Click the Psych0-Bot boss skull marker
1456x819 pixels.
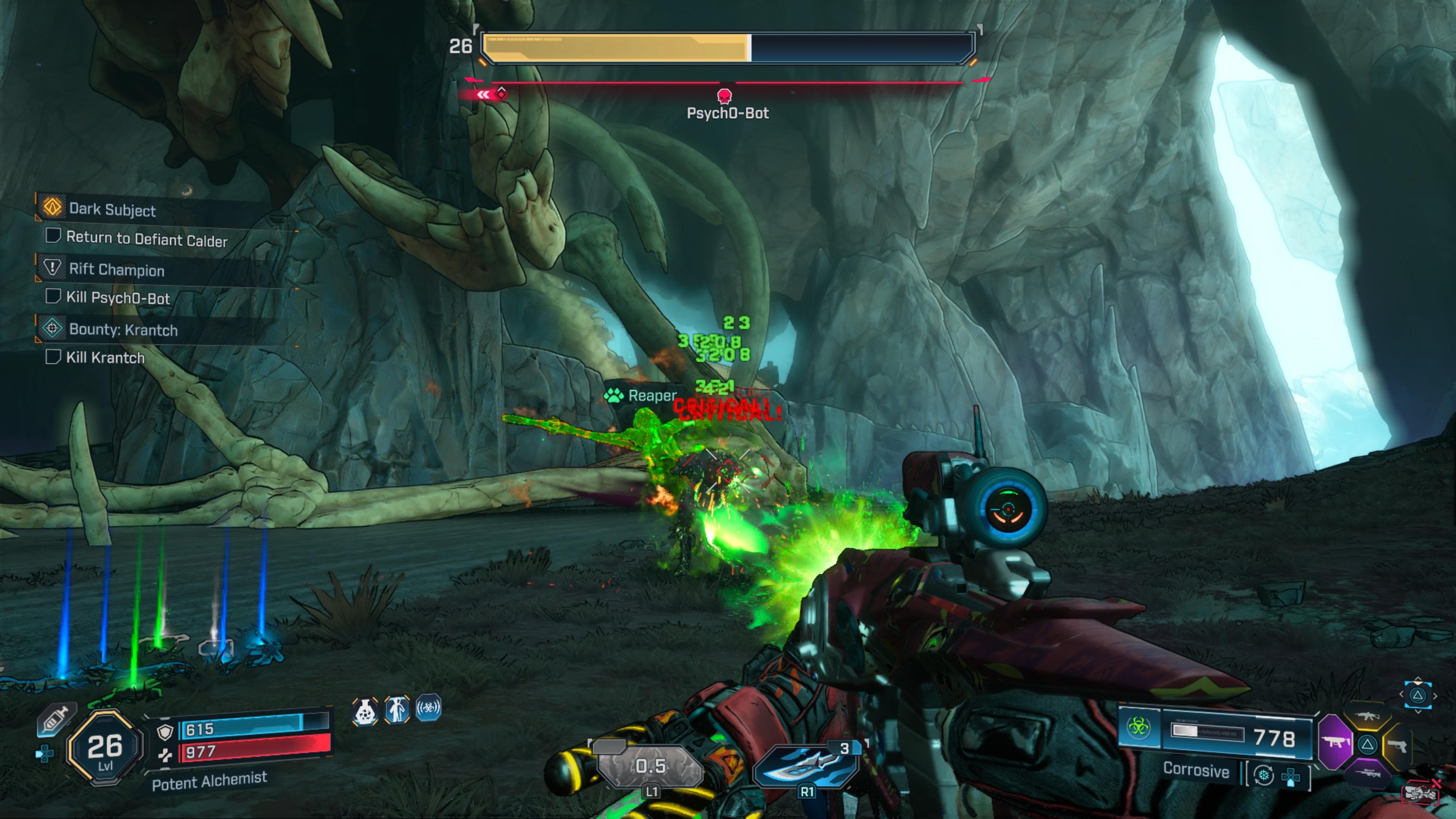click(724, 96)
